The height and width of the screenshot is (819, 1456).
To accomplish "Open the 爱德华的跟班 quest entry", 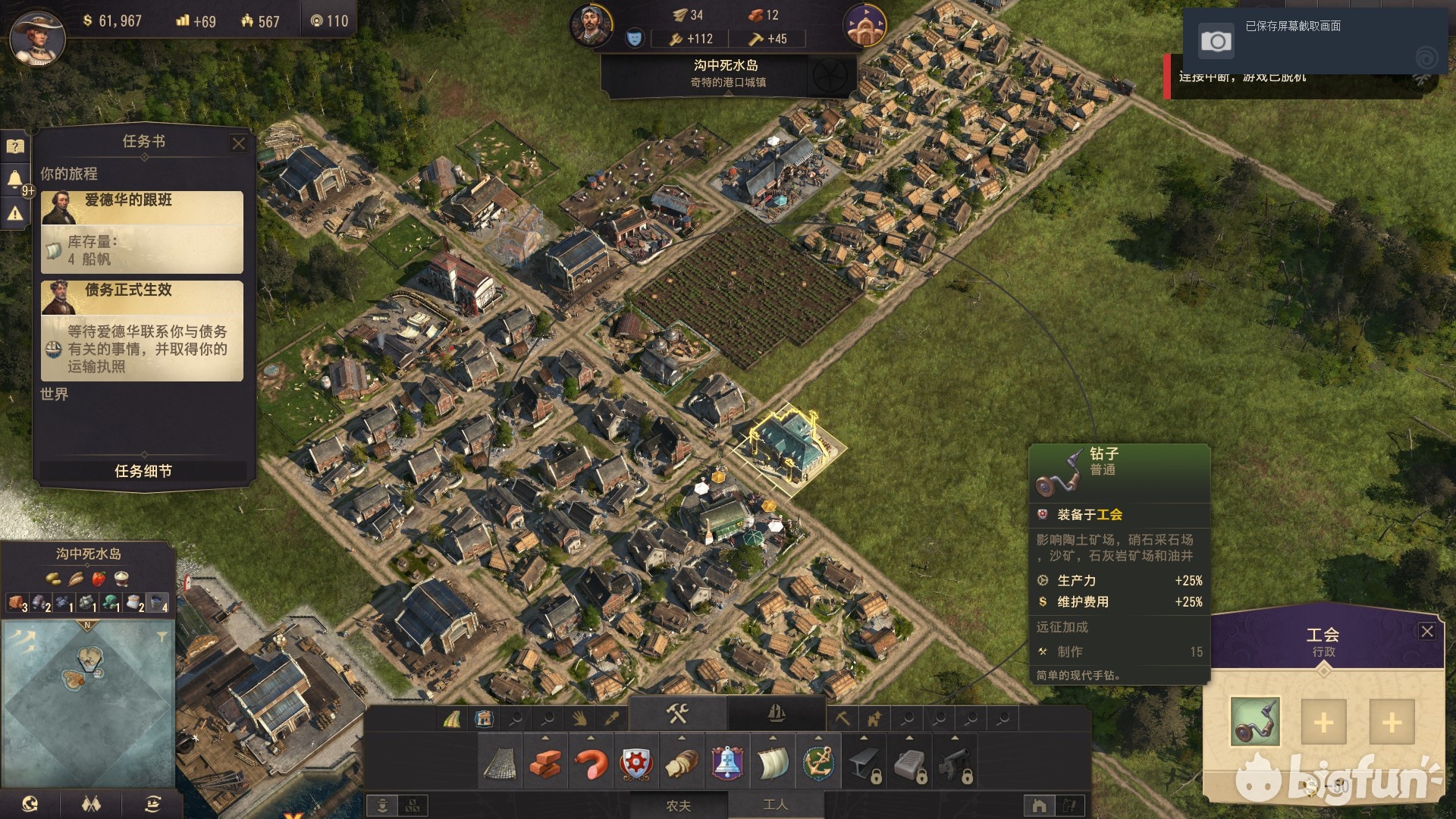I will 142,231.
